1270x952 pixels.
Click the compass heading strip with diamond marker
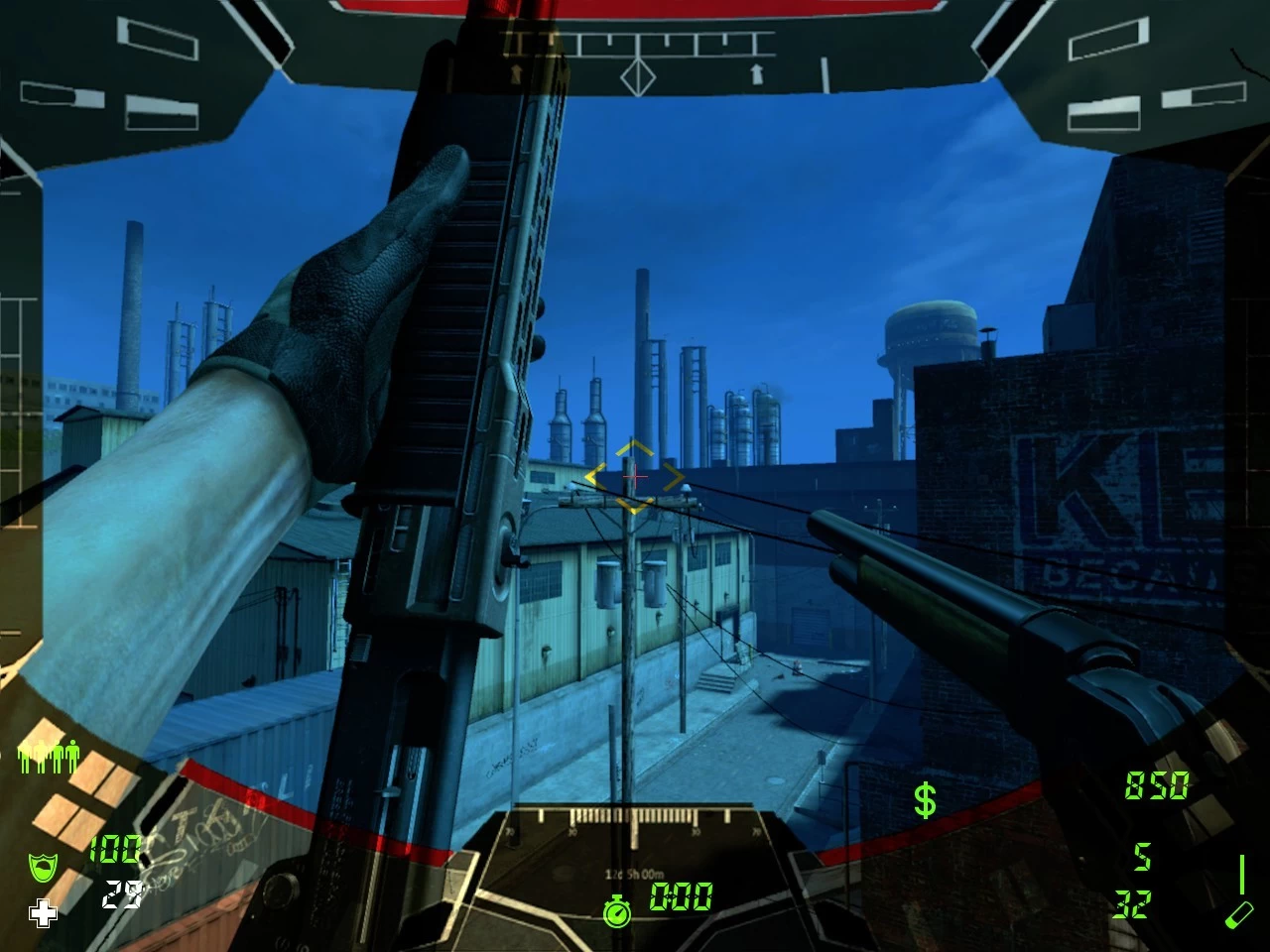point(637,58)
